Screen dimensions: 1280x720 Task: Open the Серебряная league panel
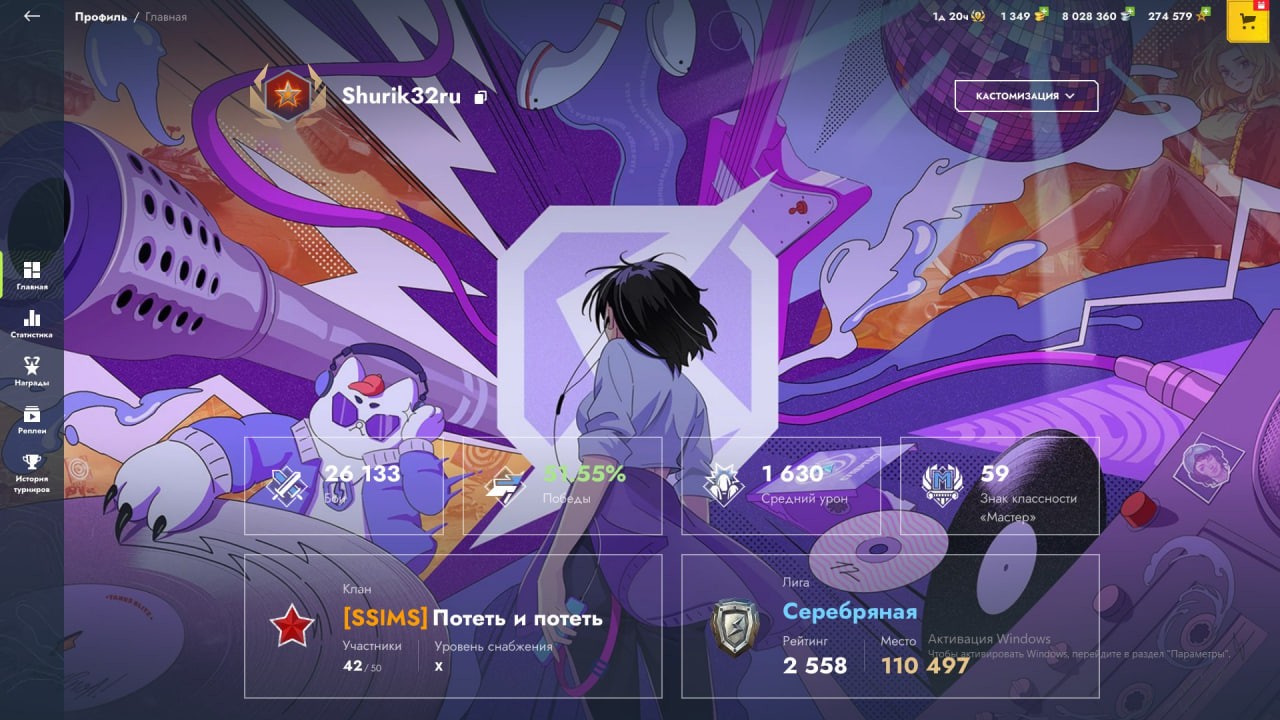(x=890, y=626)
